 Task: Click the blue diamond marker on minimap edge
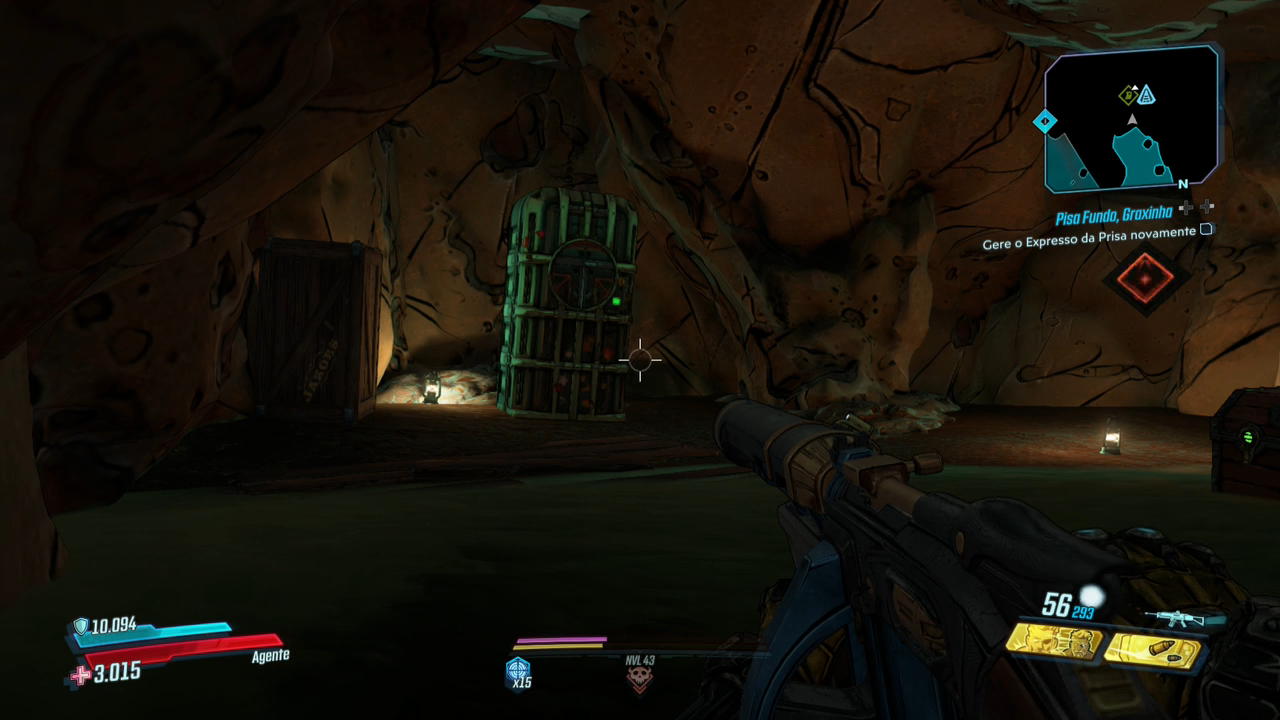[x=1045, y=122]
